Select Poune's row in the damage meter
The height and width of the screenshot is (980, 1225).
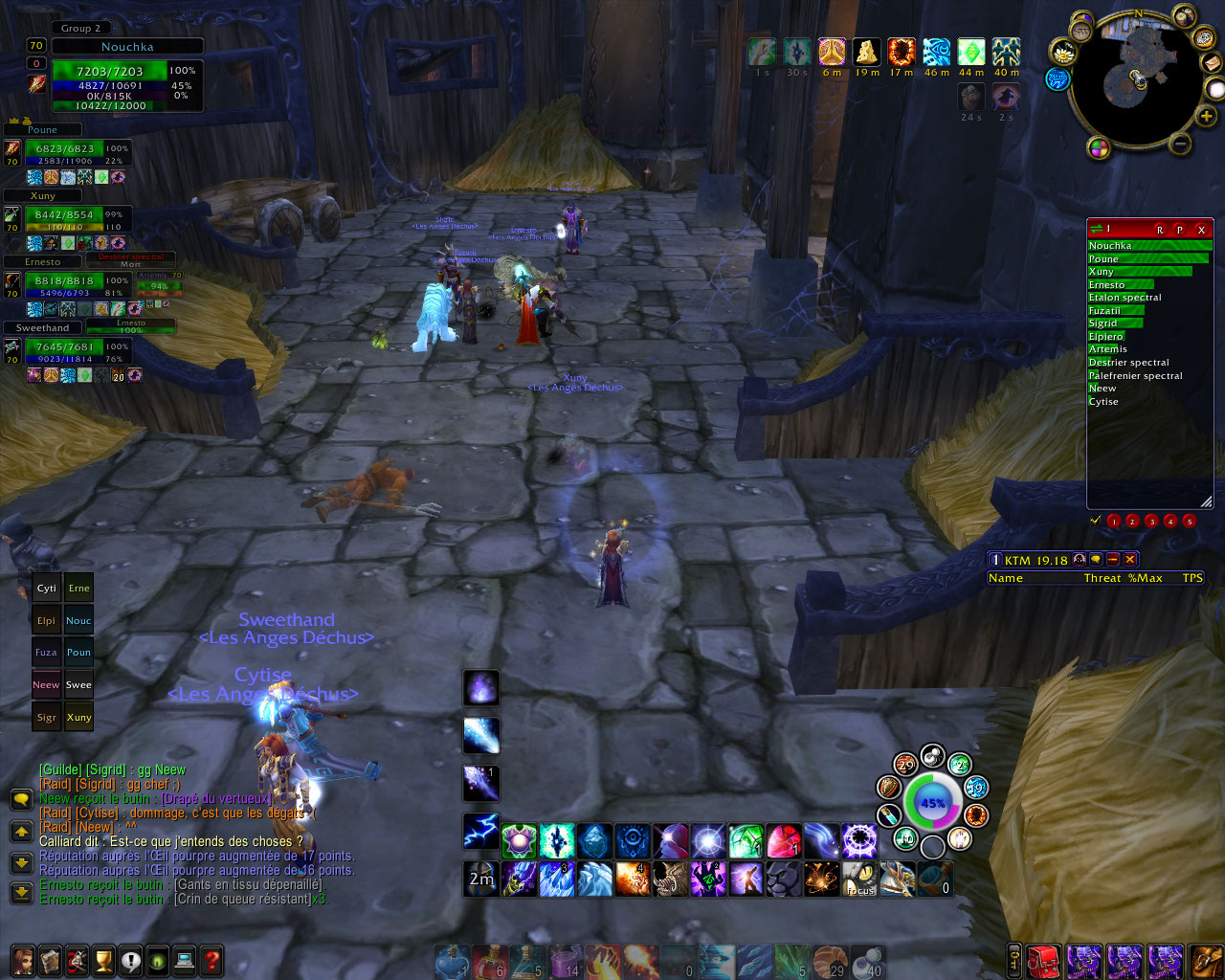[1147, 258]
